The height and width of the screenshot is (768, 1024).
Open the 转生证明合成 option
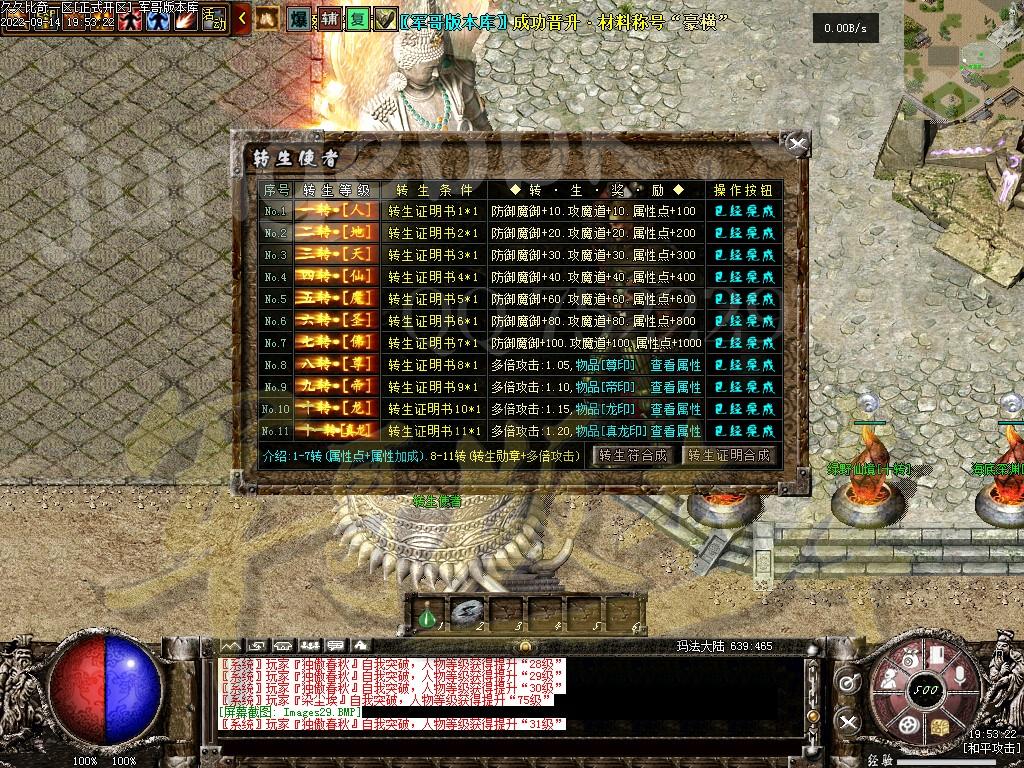coord(730,455)
